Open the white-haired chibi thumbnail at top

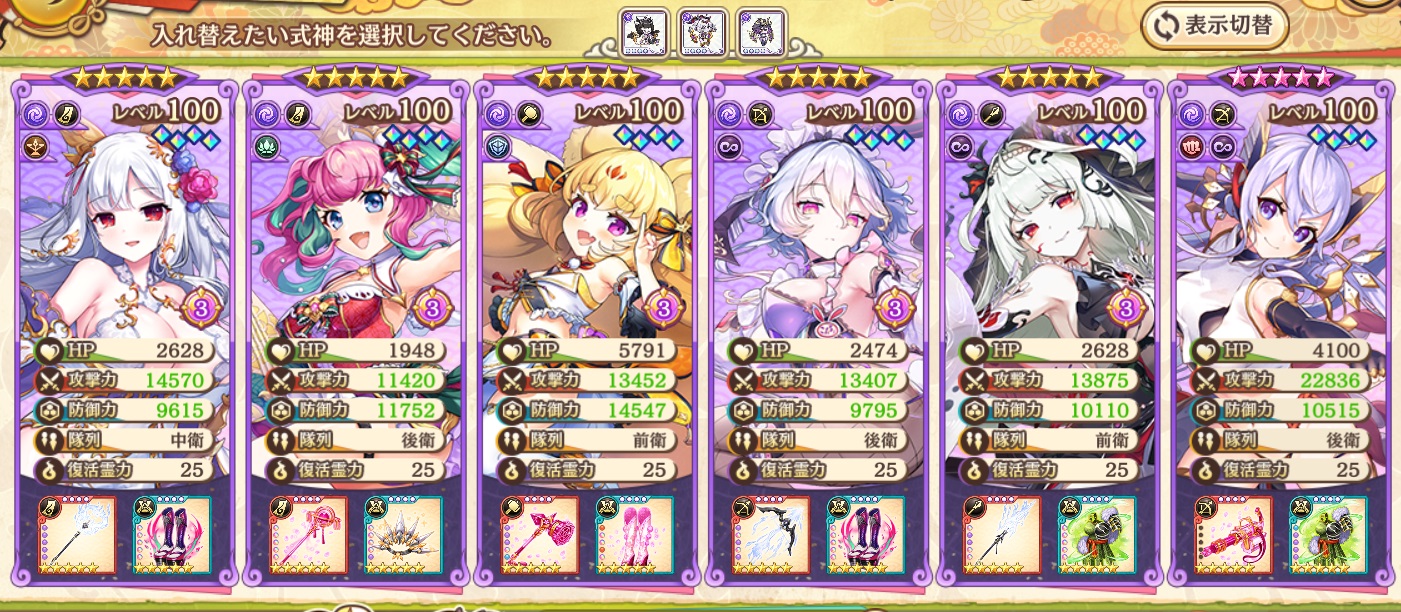tap(703, 33)
